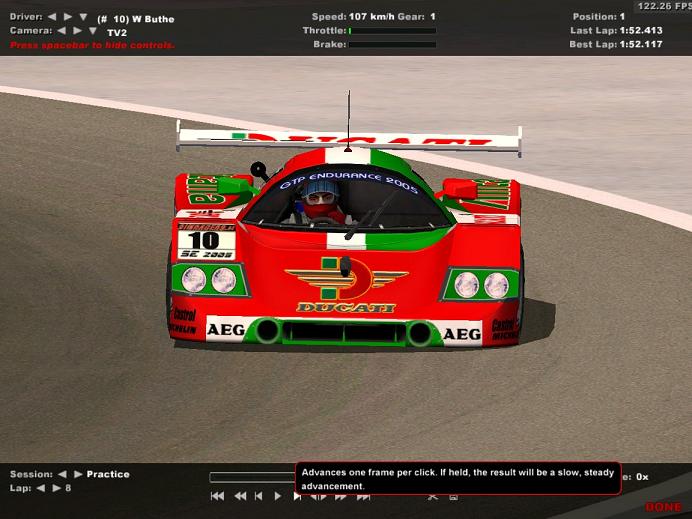Advance to the next session
The image size is (692, 519).
(77, 474)
